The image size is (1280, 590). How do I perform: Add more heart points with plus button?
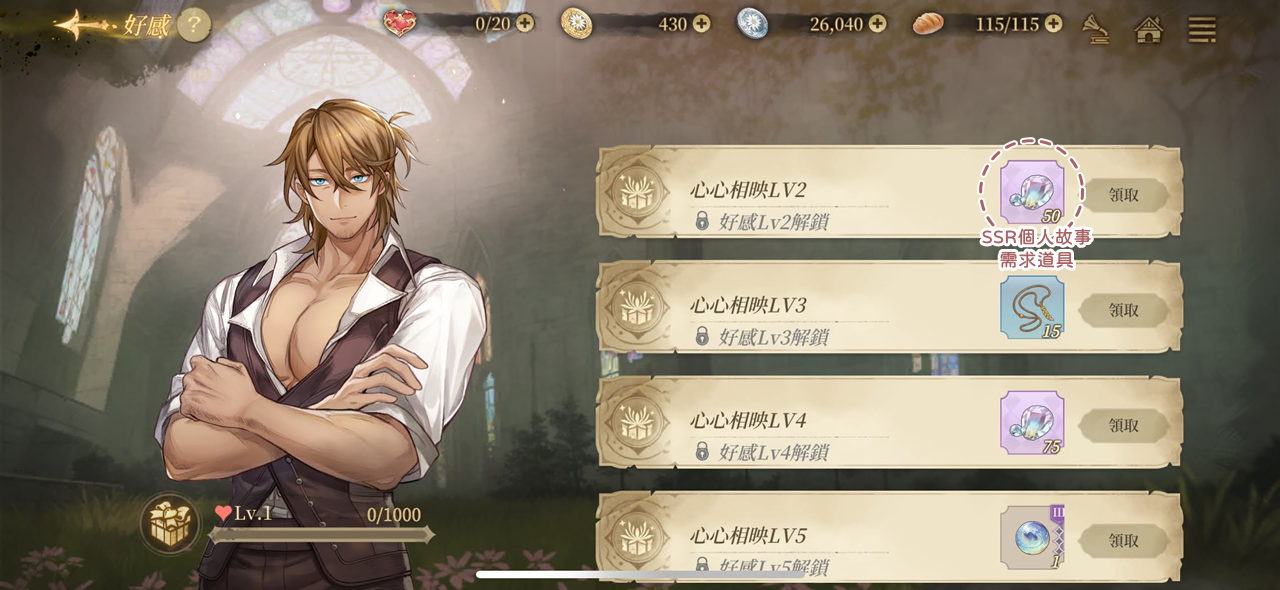tap(525, 23)
